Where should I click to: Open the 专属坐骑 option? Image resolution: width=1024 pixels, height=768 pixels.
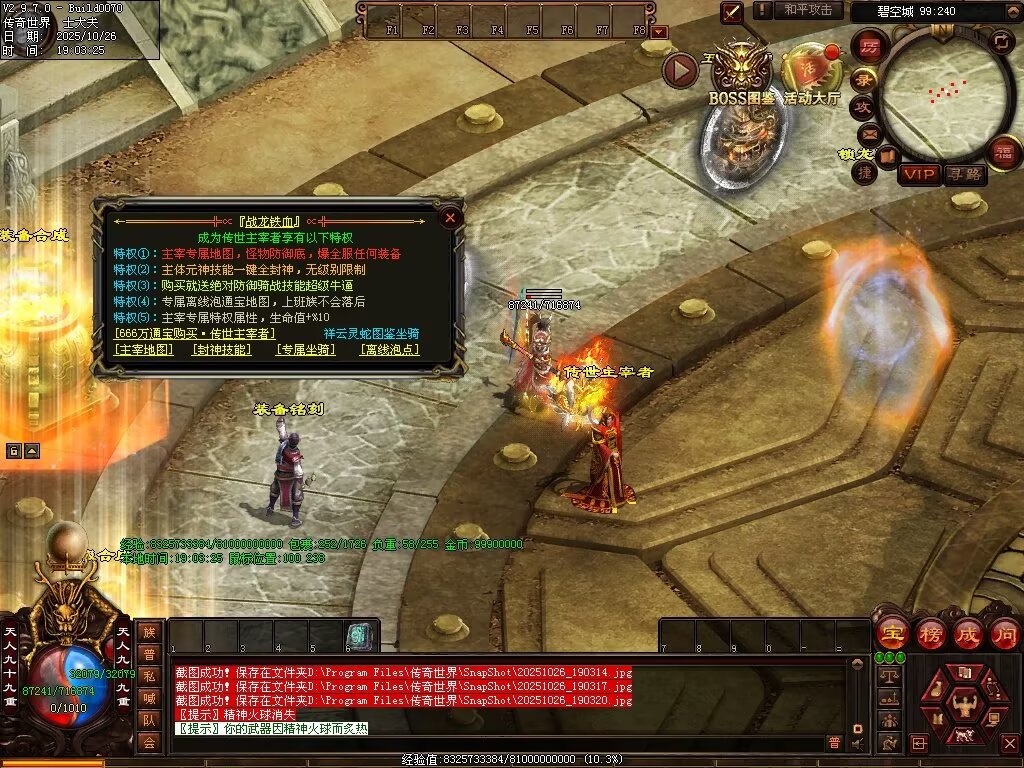click(304, 350)
